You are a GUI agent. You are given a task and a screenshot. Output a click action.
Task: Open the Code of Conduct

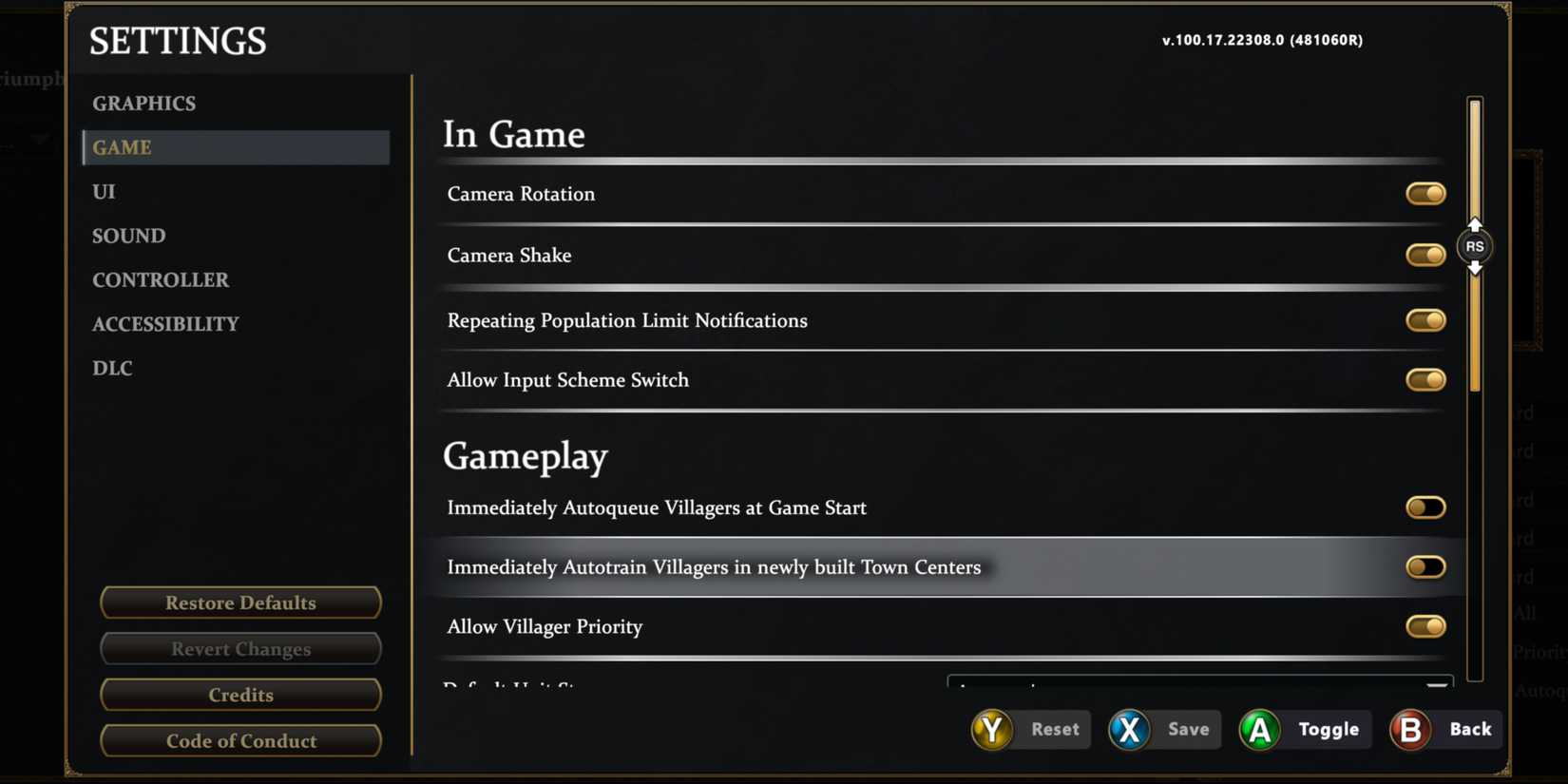pos(240,741)
